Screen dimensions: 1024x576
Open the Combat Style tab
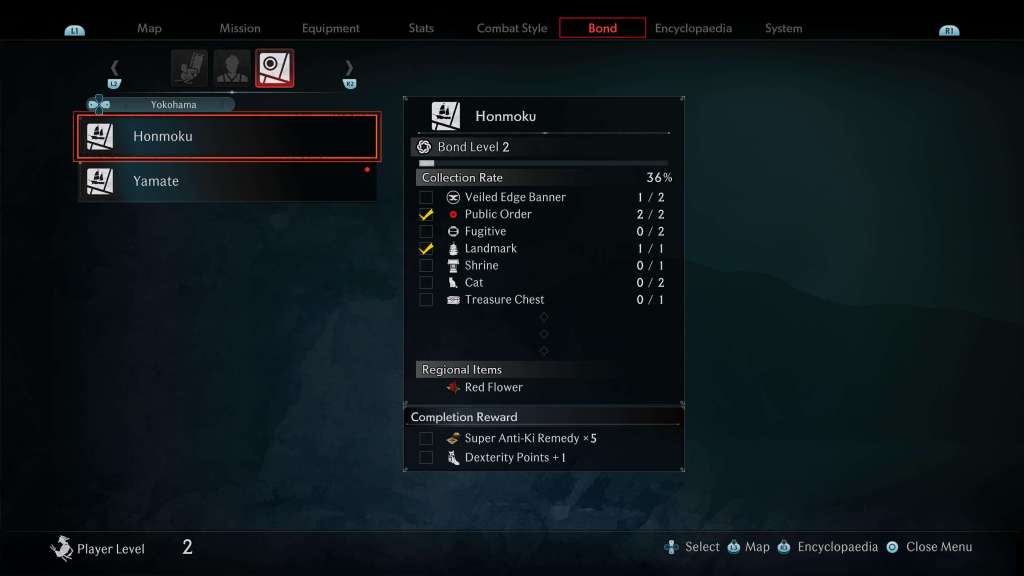[x=512, y=28]
